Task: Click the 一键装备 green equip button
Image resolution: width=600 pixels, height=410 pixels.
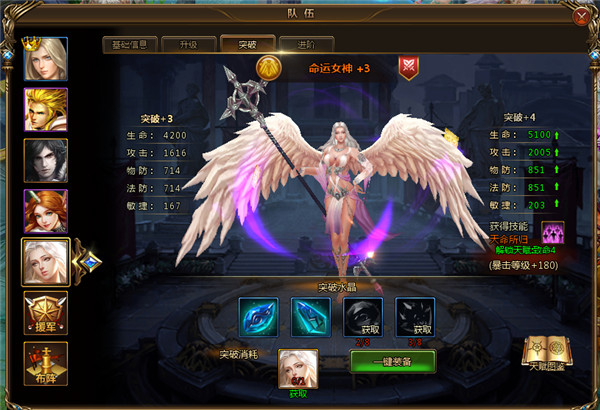Action: click(x=393, y=361)
